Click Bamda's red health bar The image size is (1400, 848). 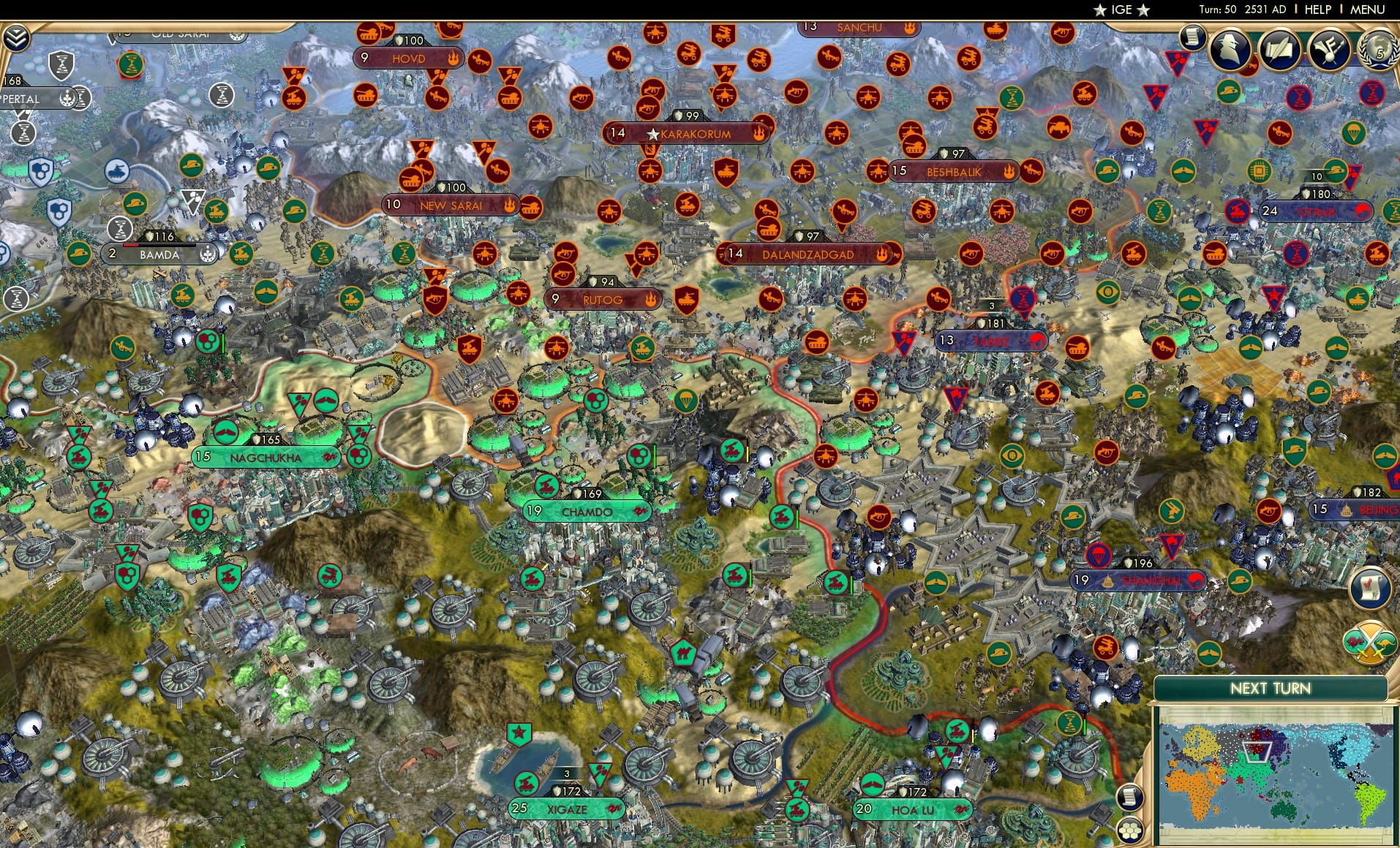click(132, 245)
